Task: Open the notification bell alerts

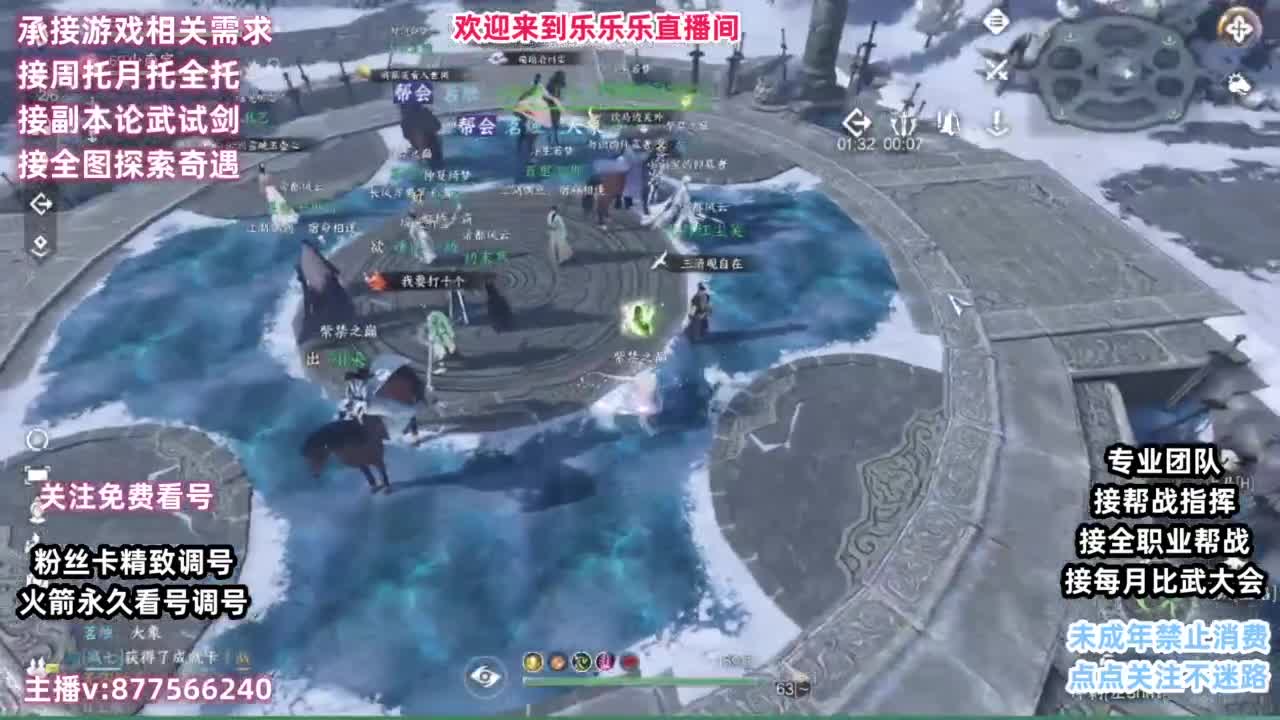Action: [949, 123]
